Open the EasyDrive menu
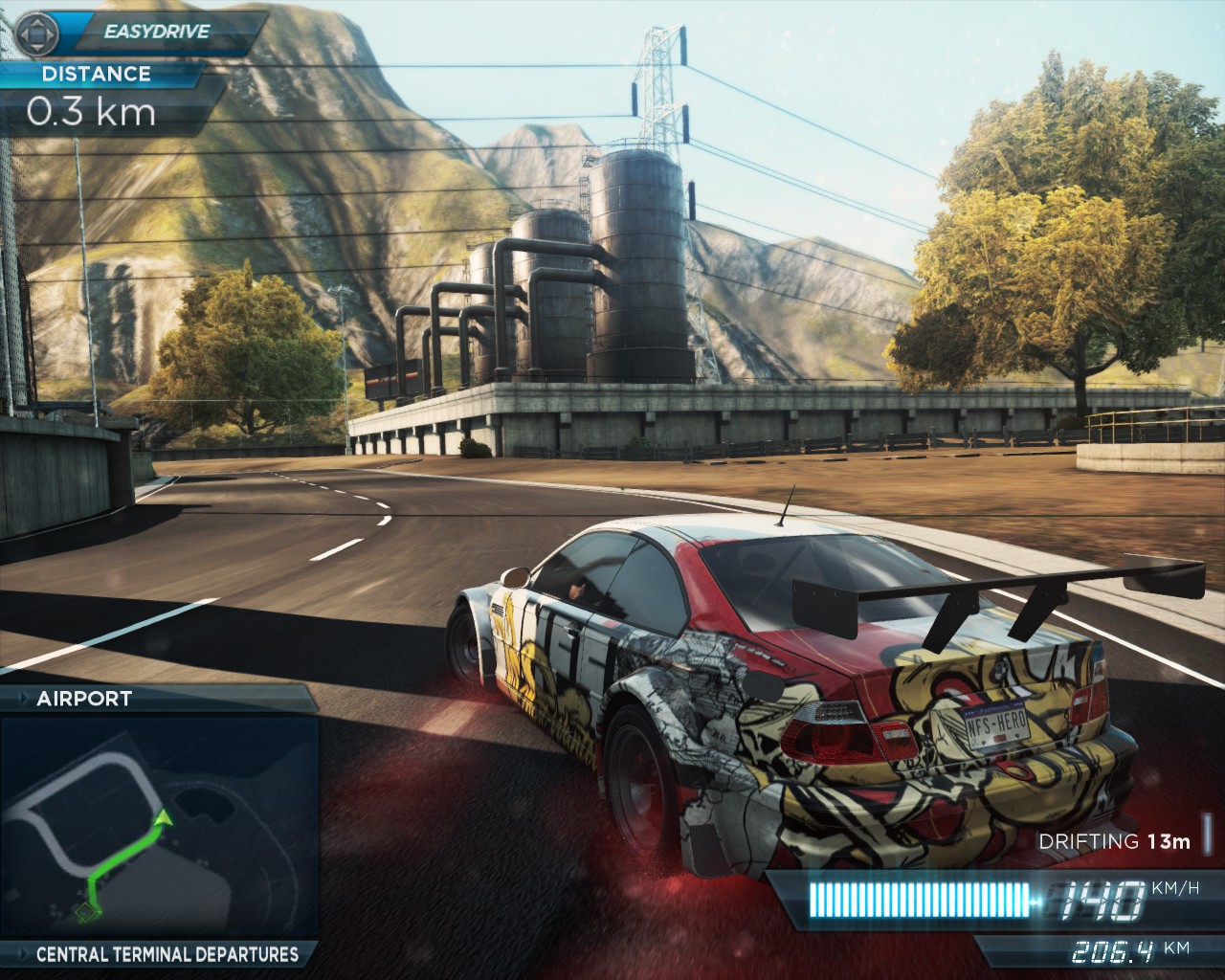Viewport: 1225px width, 980px height. [144, 32]
